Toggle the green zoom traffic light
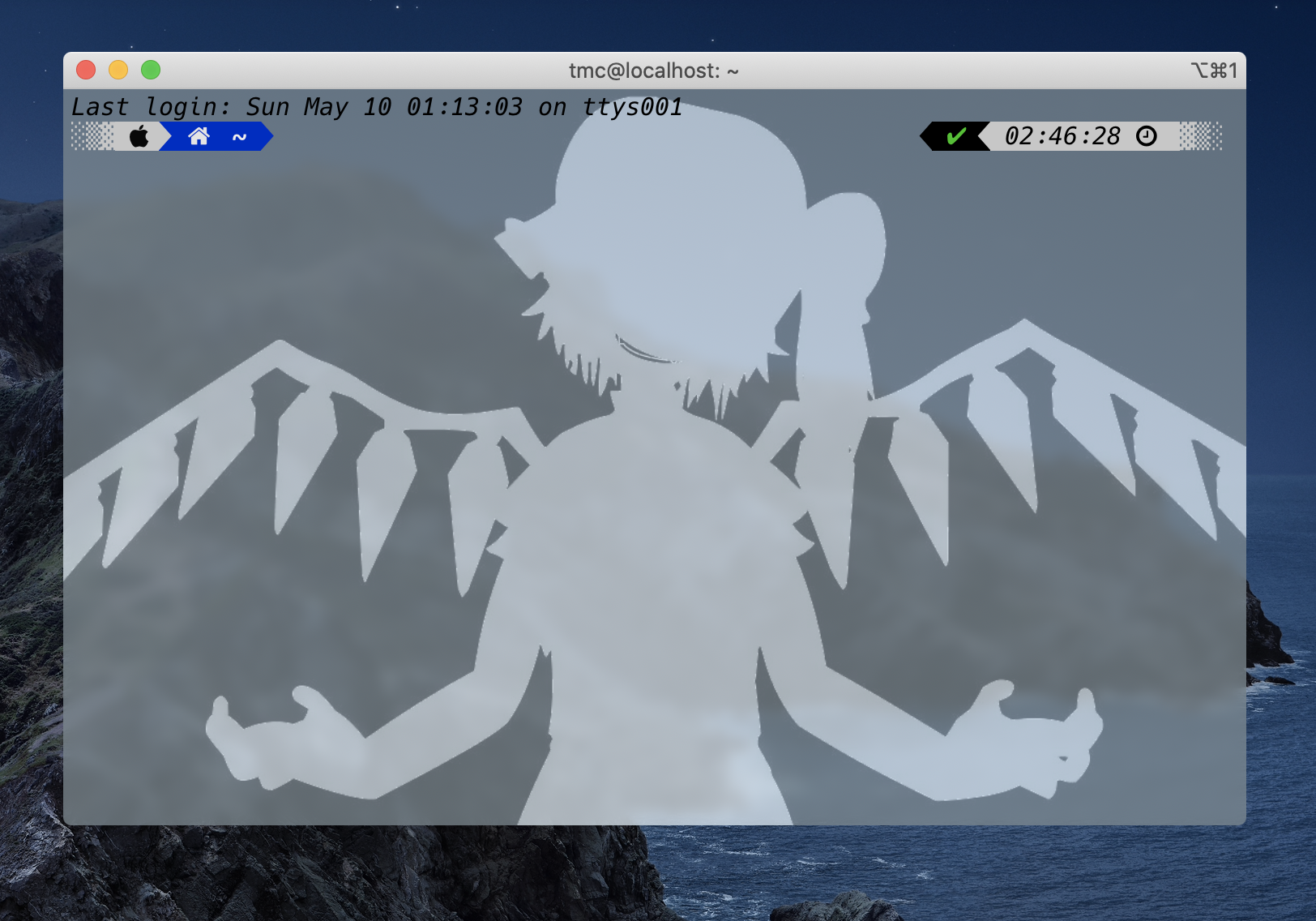 pos(151,71)
